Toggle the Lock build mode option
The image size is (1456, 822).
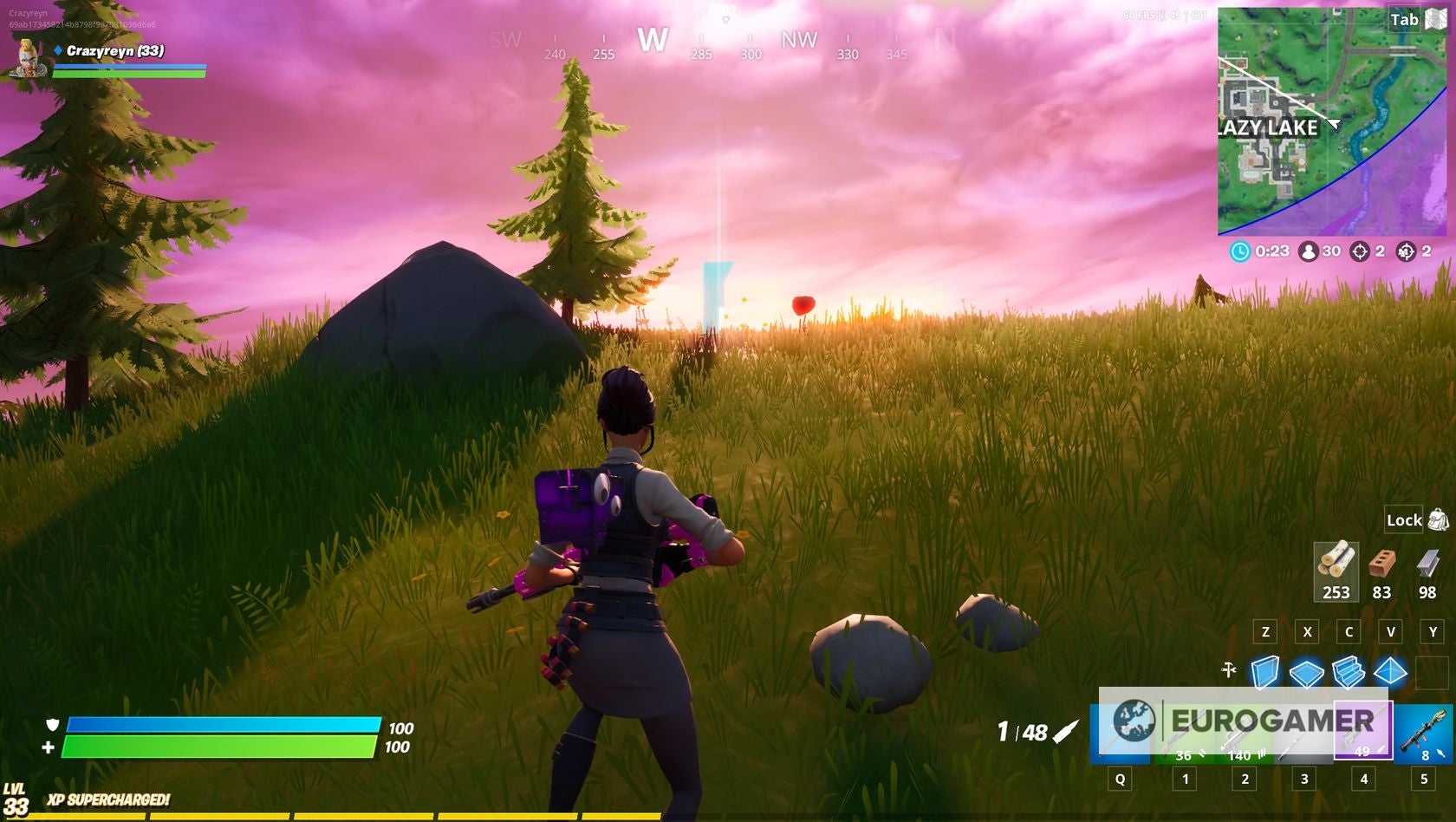1403,521
